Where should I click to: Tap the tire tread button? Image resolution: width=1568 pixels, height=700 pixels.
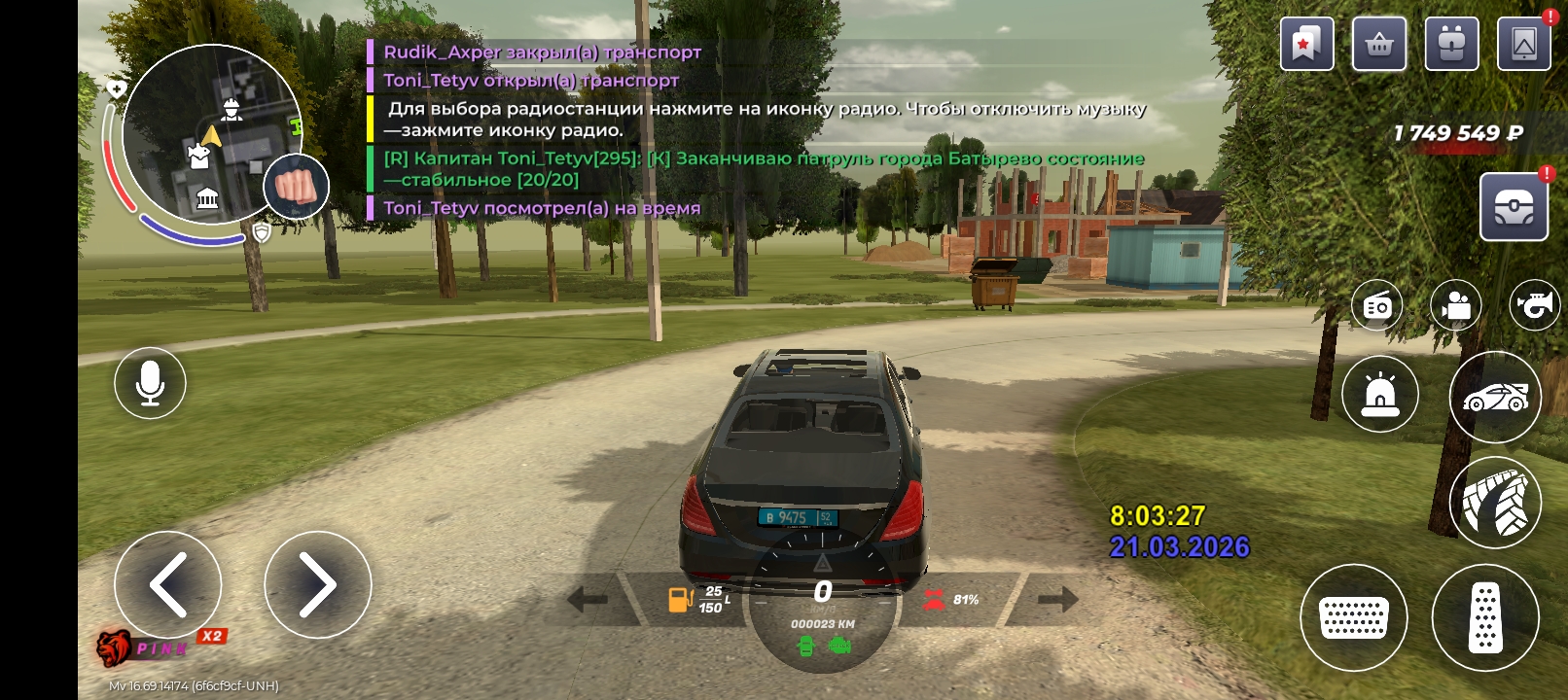point(1495,503)
